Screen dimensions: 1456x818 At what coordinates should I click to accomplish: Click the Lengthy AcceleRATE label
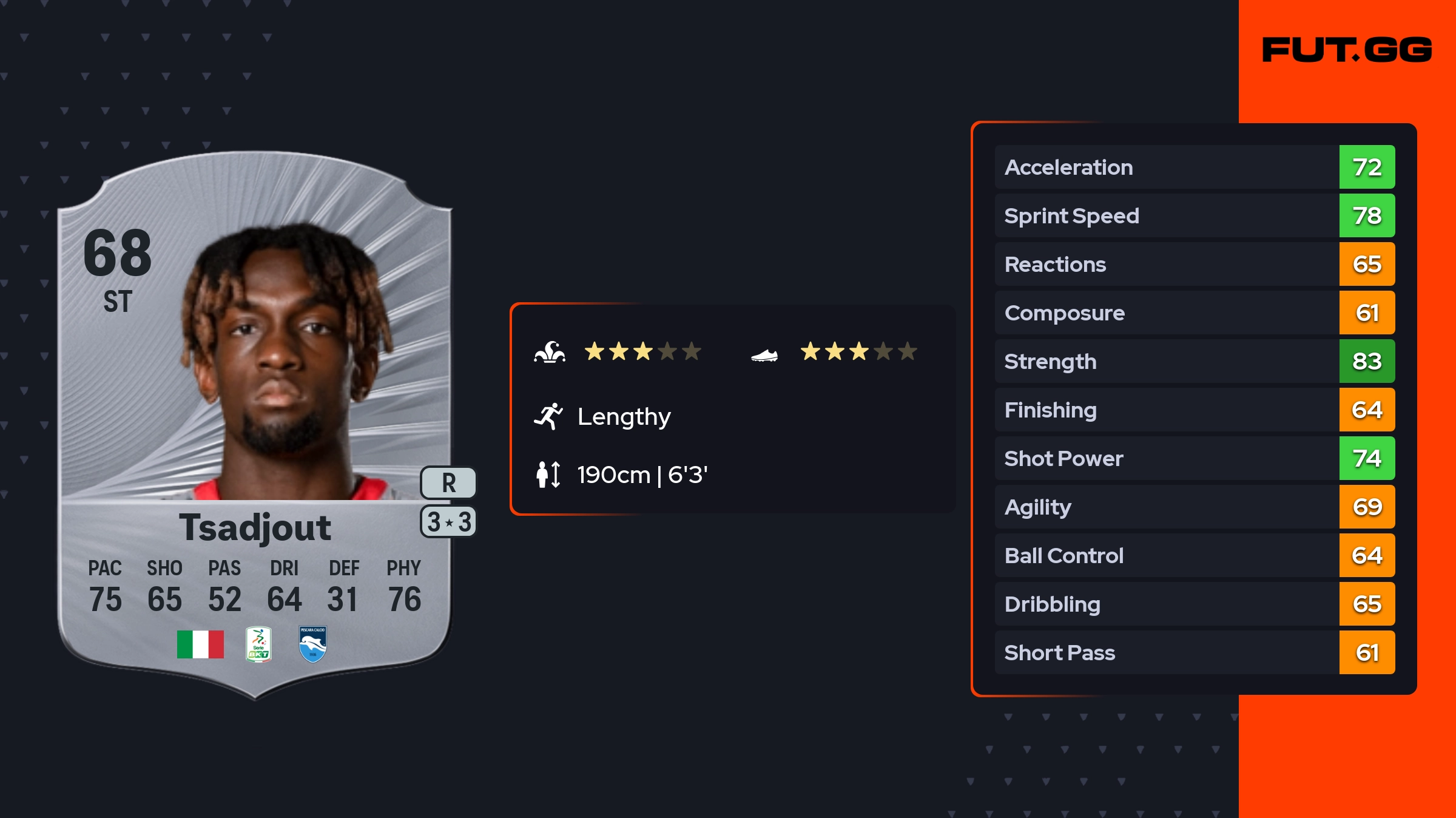624,417
